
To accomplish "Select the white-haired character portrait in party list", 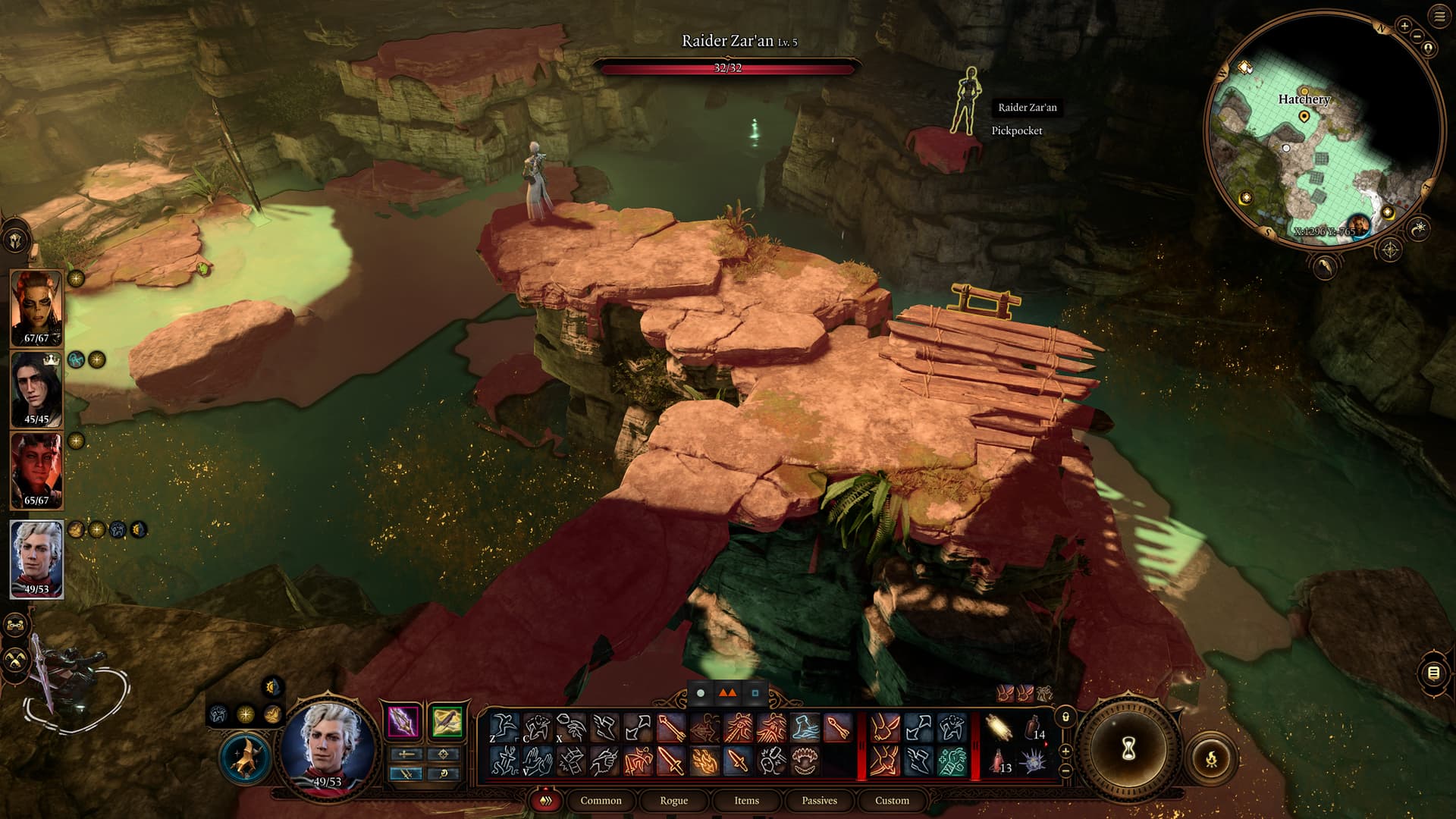I will pos(36,559).
